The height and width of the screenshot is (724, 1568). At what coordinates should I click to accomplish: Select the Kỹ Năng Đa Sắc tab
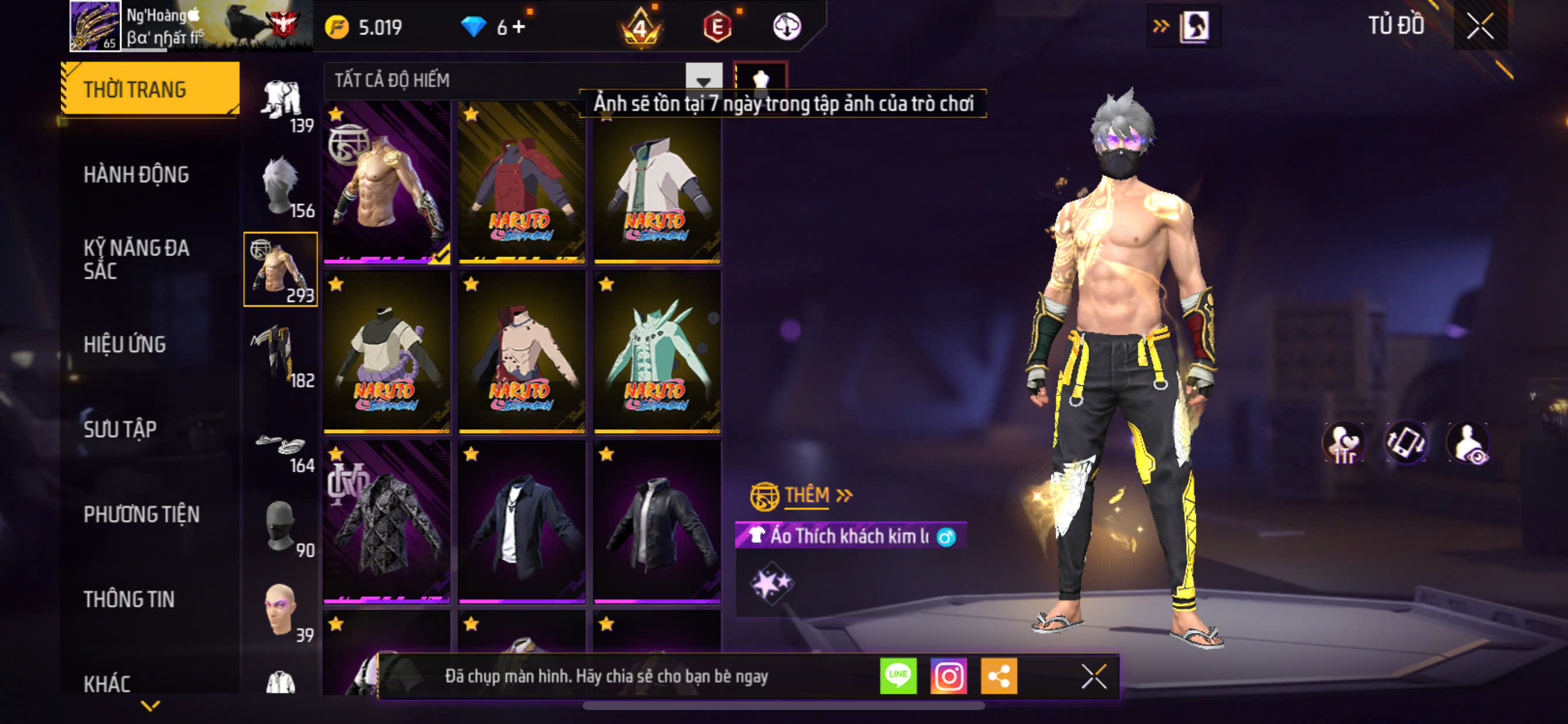136,259
